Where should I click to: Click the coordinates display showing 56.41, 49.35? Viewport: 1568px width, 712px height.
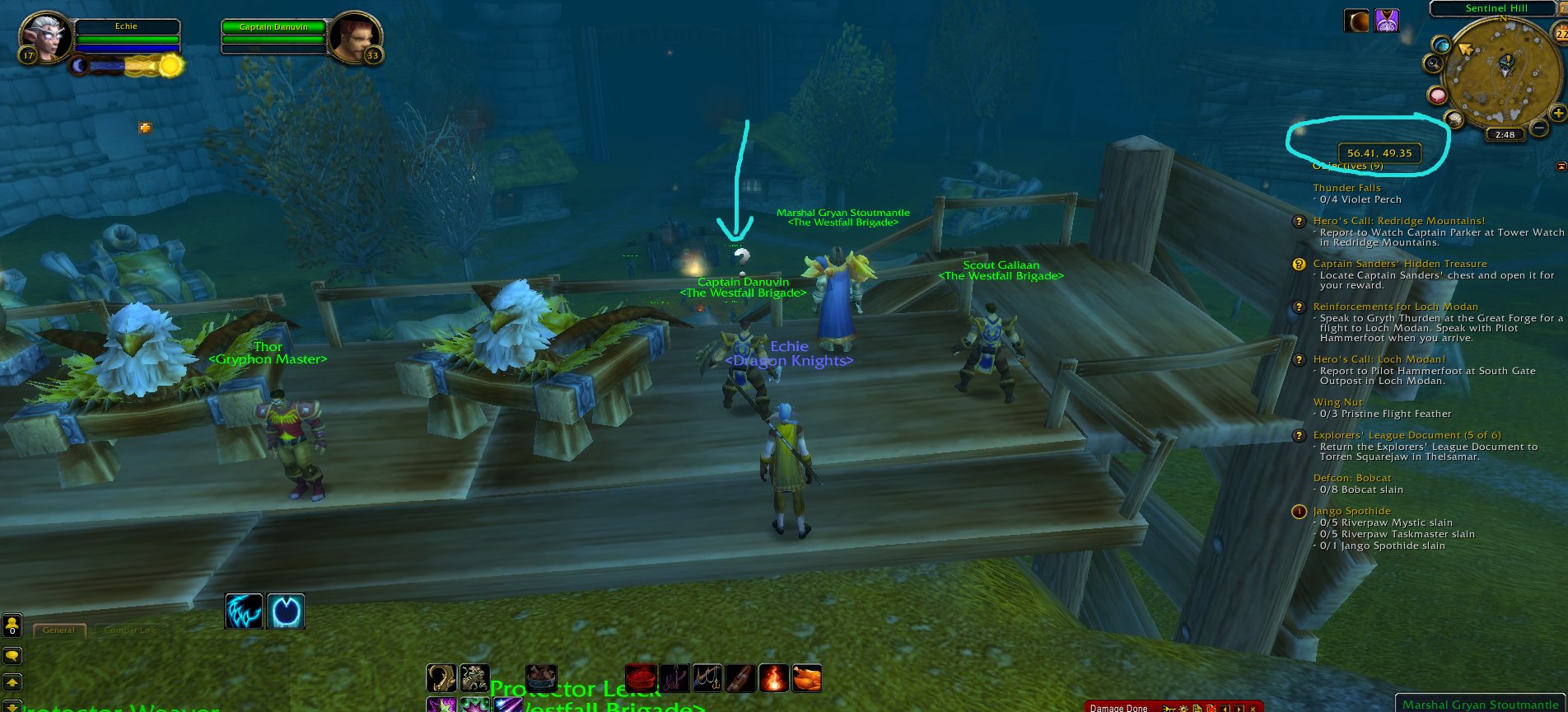point(1379,152)
